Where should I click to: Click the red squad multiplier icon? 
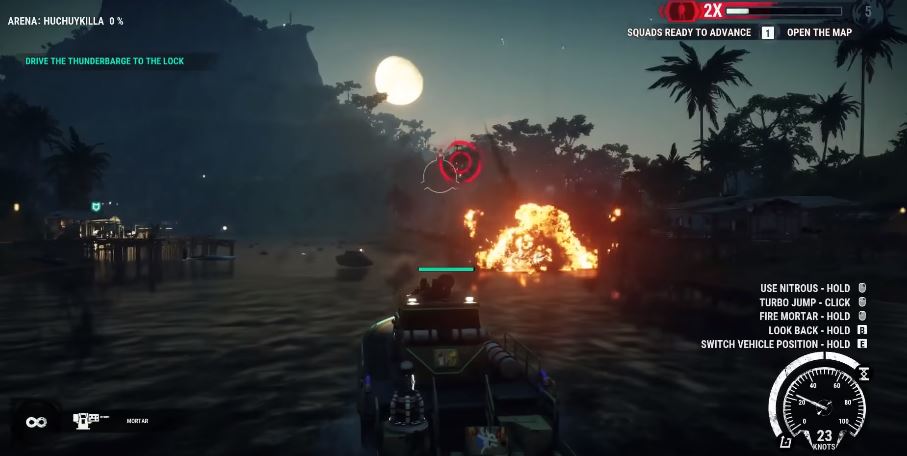coord(682,11)
